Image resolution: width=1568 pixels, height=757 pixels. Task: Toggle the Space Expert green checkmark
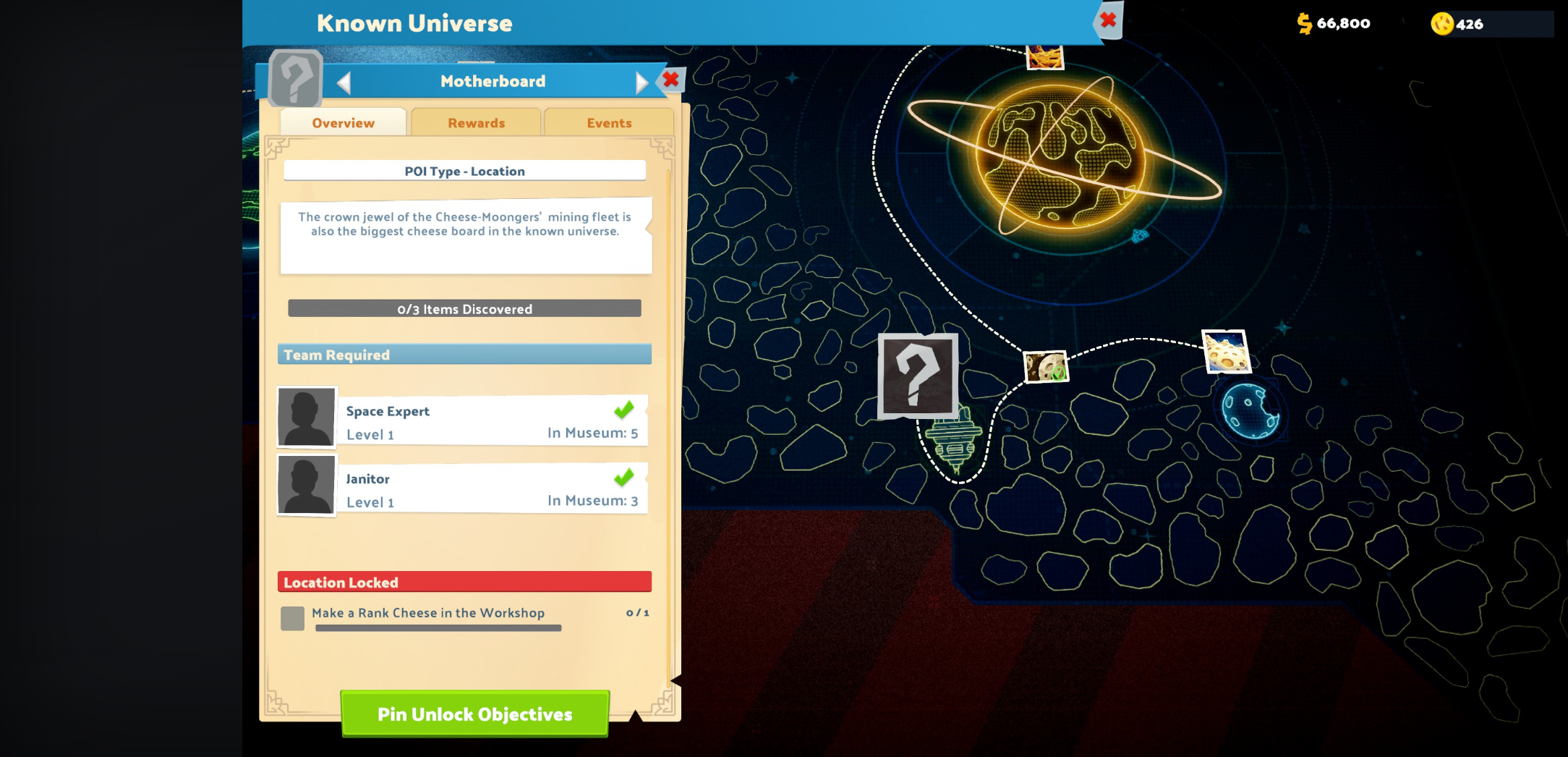click(x=623, y=411)
